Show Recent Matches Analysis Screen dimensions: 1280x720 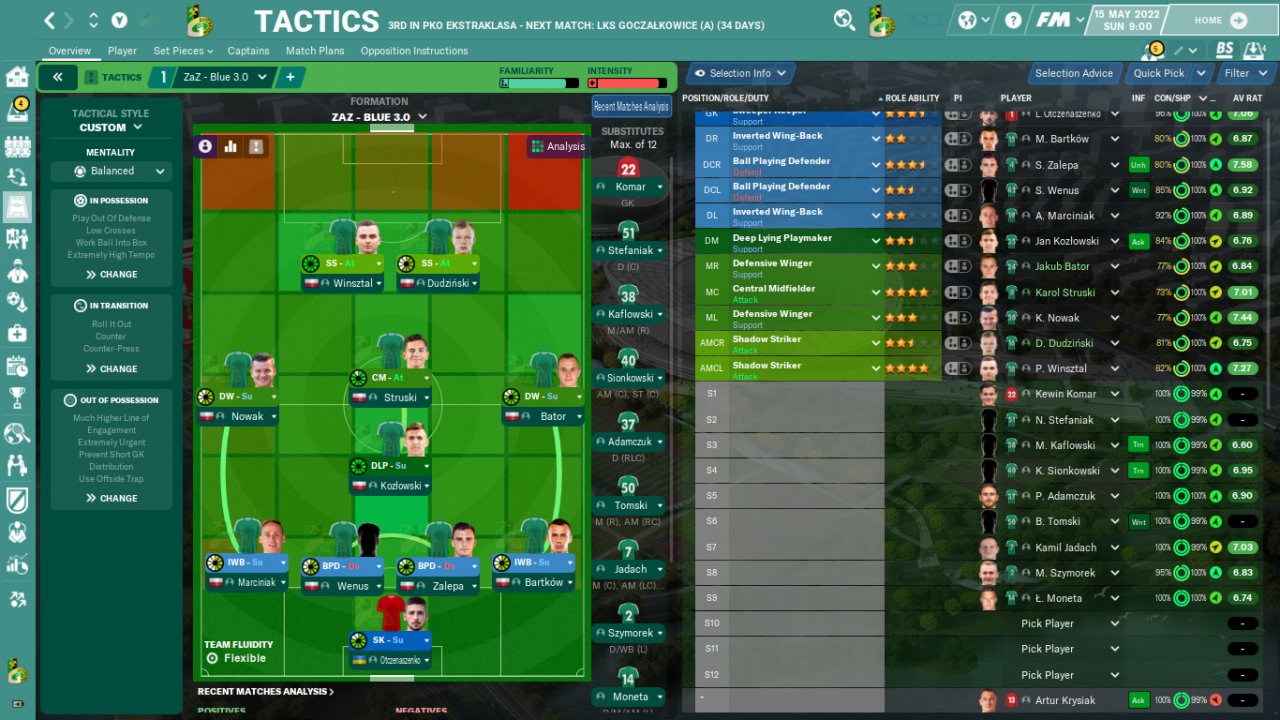pos(631,107)
